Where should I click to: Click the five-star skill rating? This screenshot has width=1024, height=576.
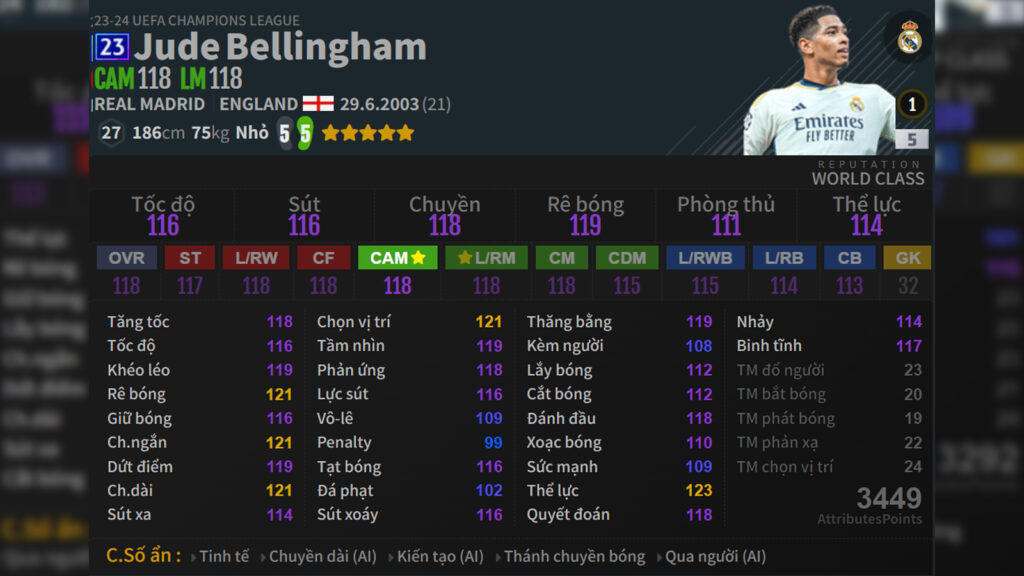pos(367,133)
